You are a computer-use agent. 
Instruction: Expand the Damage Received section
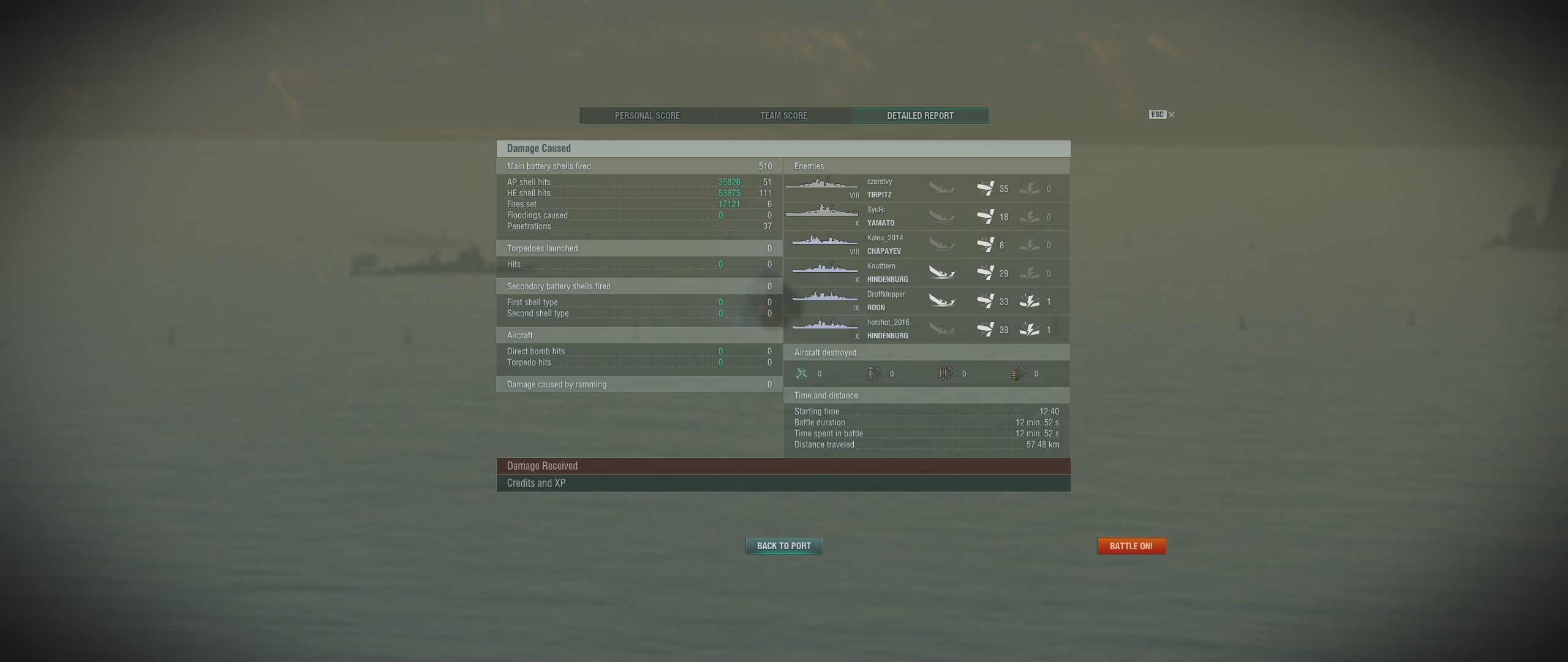[783, 466]
